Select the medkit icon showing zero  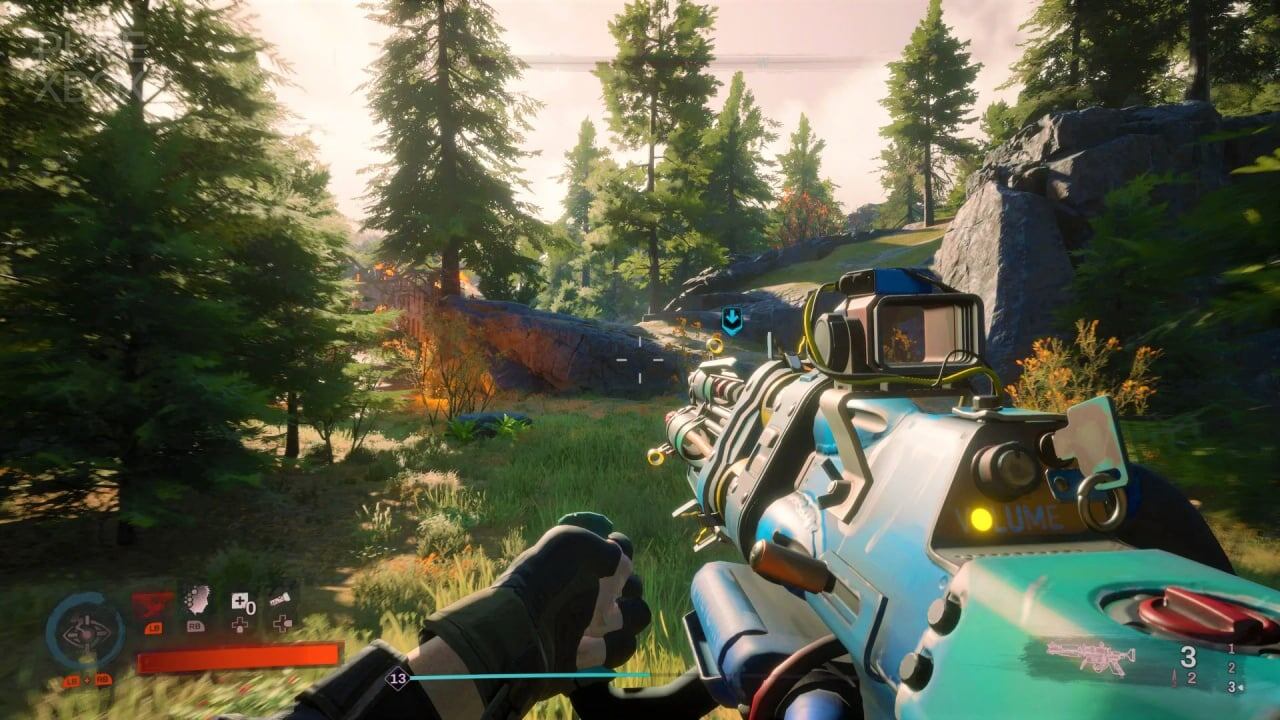click(241, 602)
